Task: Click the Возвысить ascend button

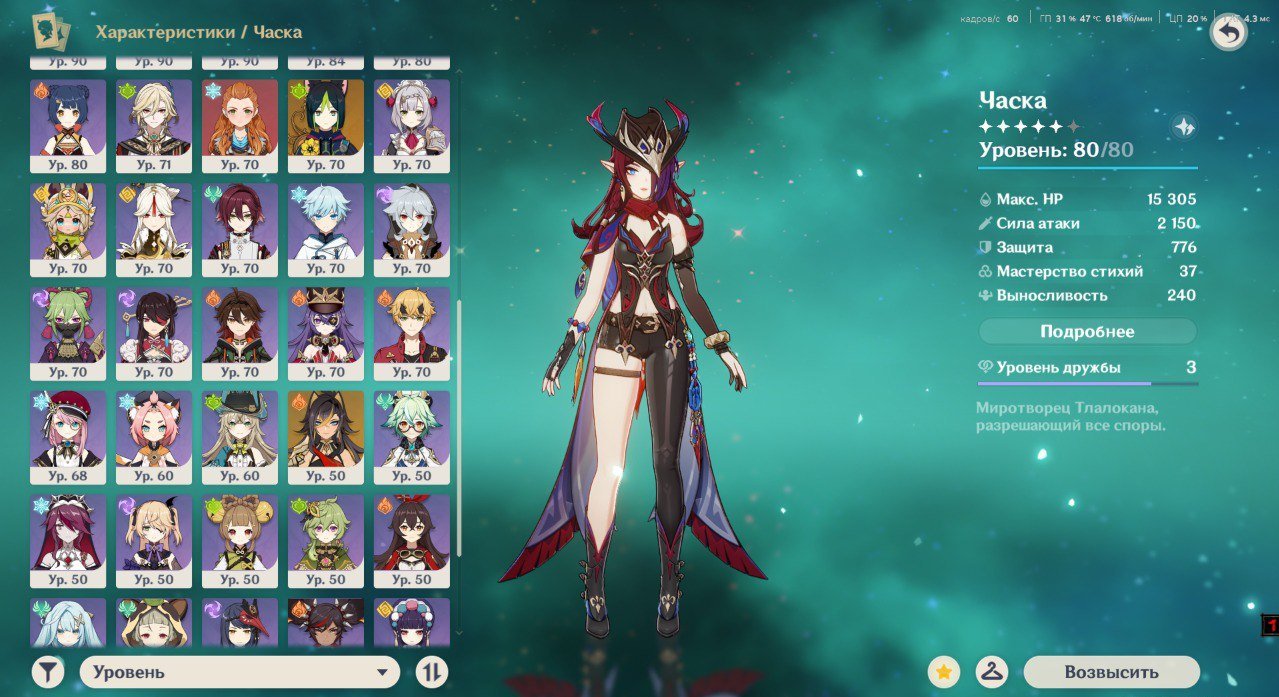Action: pyautogui.click(x=1111, y=672)
